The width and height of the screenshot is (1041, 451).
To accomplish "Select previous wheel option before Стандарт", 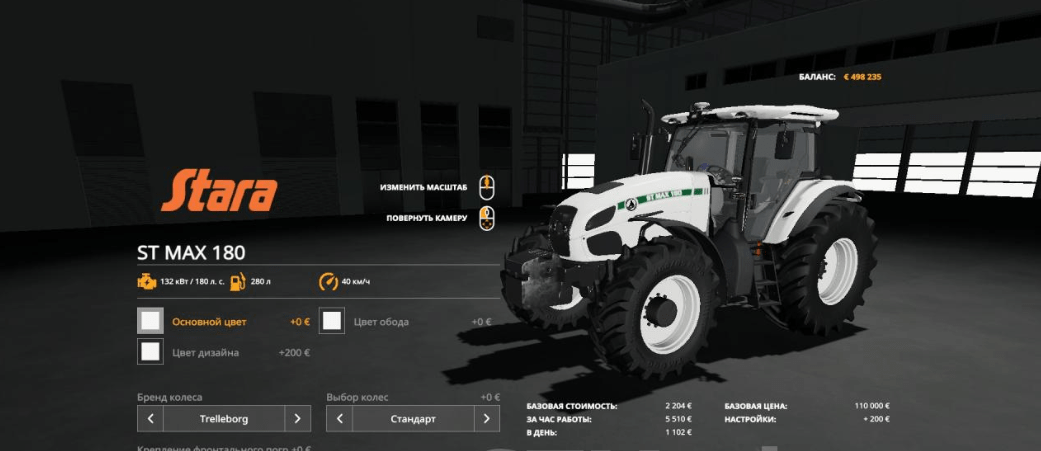I will tap(339, 419).
